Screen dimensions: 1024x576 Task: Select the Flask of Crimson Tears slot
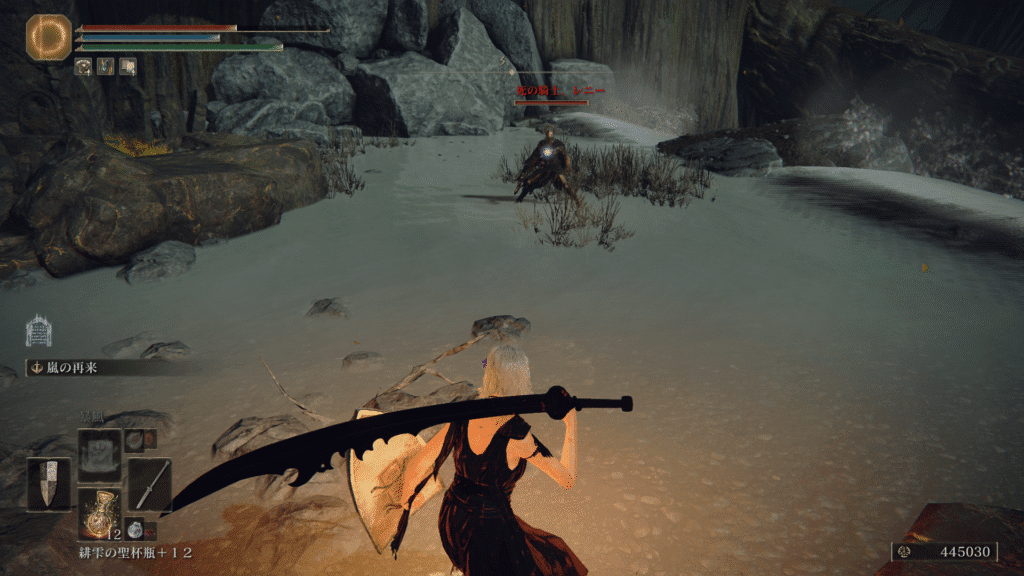[x=100, y=512]
